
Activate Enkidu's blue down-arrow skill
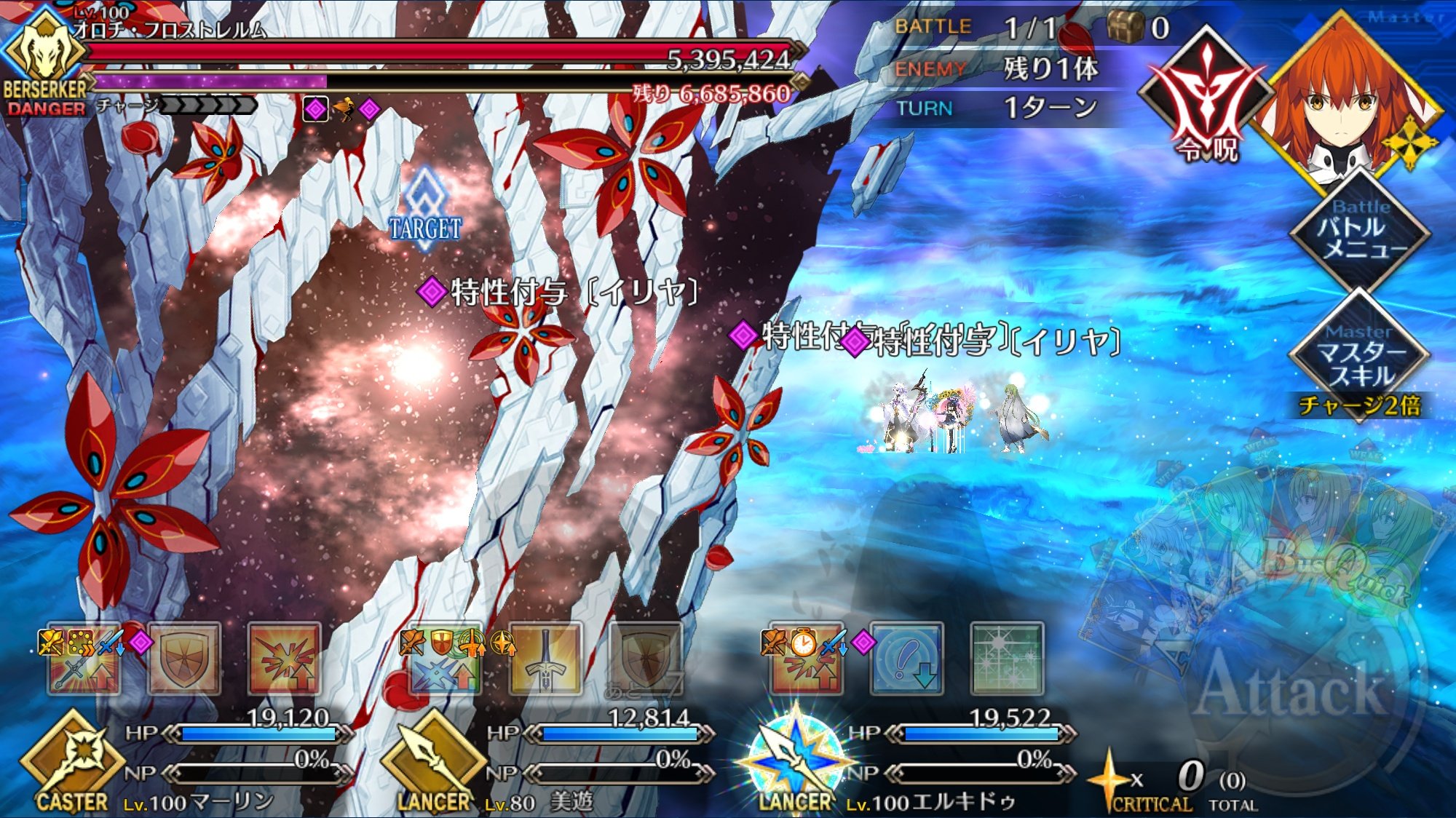pyautogui.click(x=907, y=660)
